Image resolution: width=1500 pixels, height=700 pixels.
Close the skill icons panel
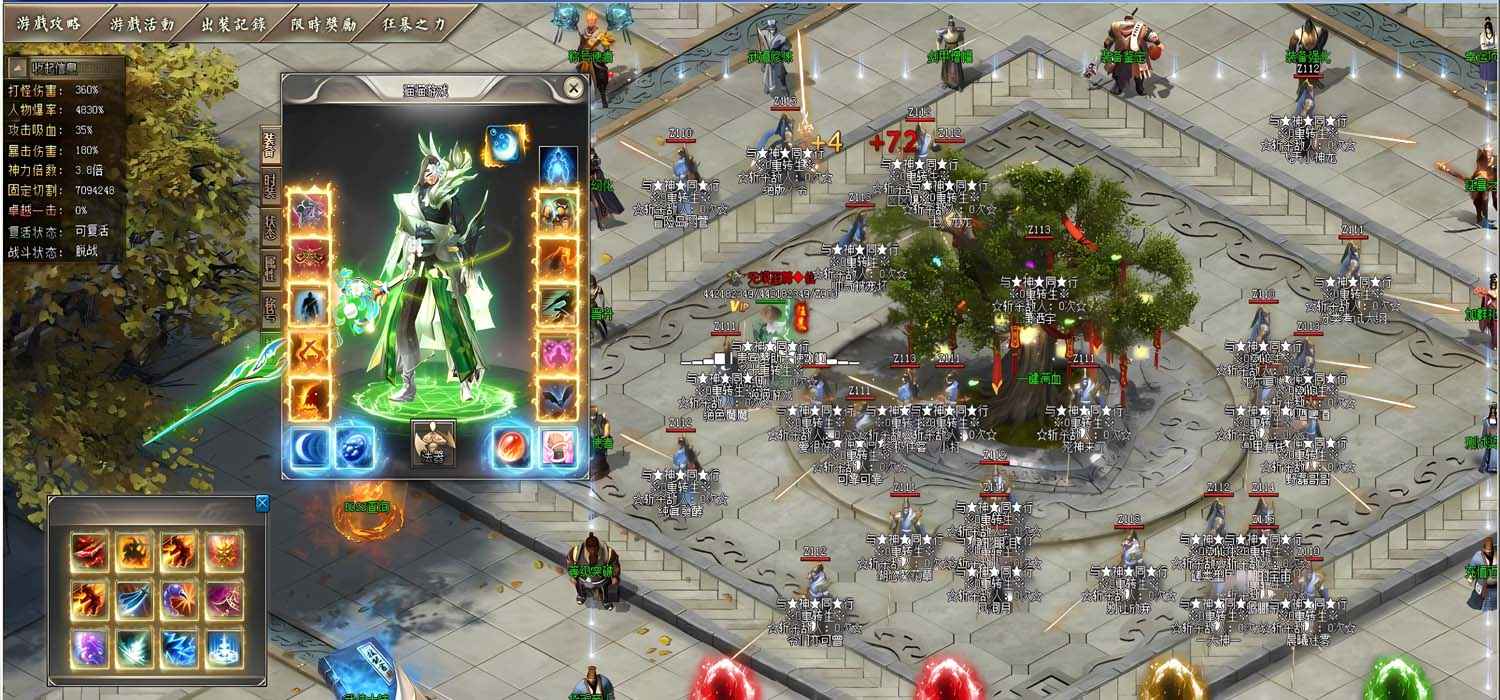point(262,503)
